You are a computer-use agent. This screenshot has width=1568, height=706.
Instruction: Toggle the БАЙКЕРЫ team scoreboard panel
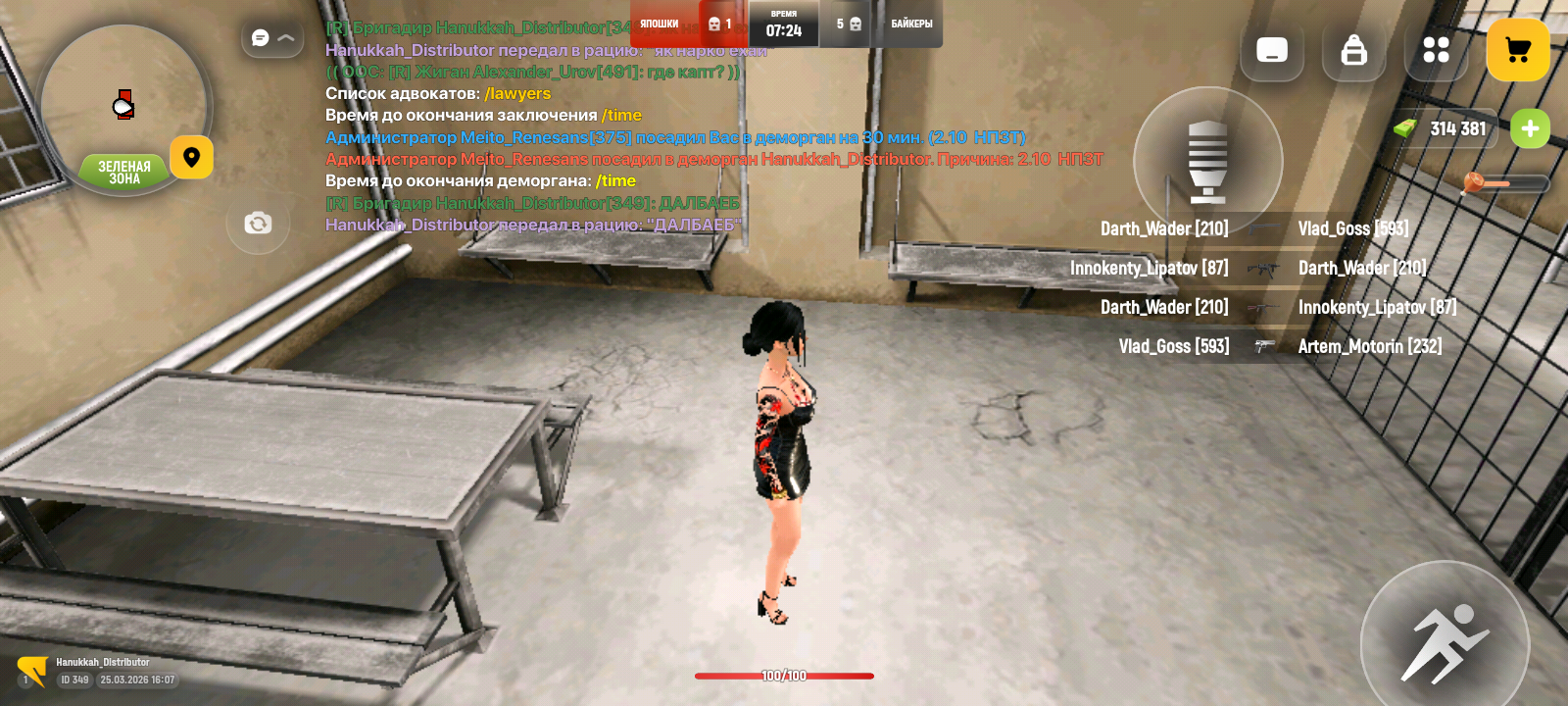912,24
